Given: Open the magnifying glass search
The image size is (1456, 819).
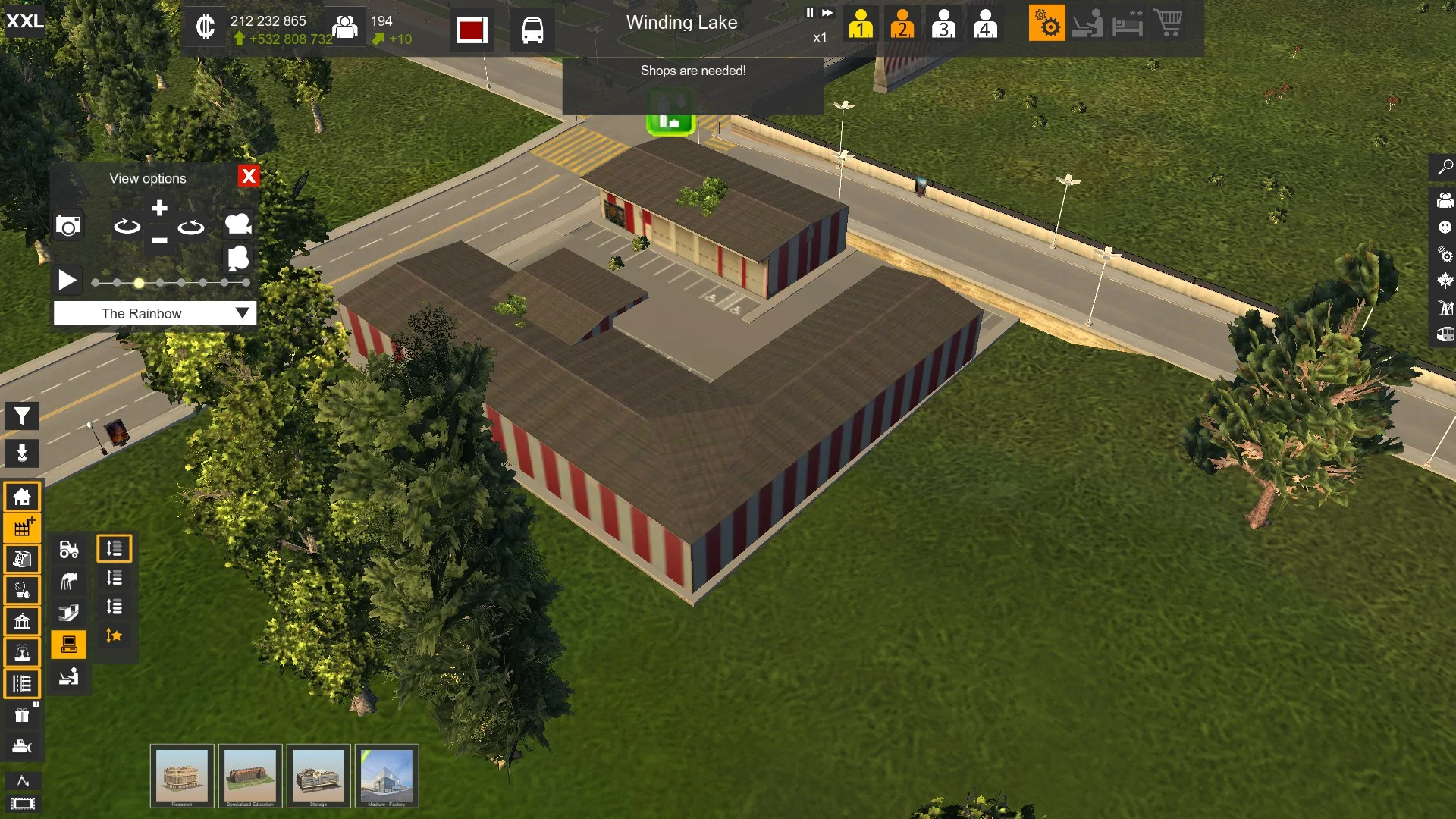Looking at the screenshot, I should [1445, 167].
